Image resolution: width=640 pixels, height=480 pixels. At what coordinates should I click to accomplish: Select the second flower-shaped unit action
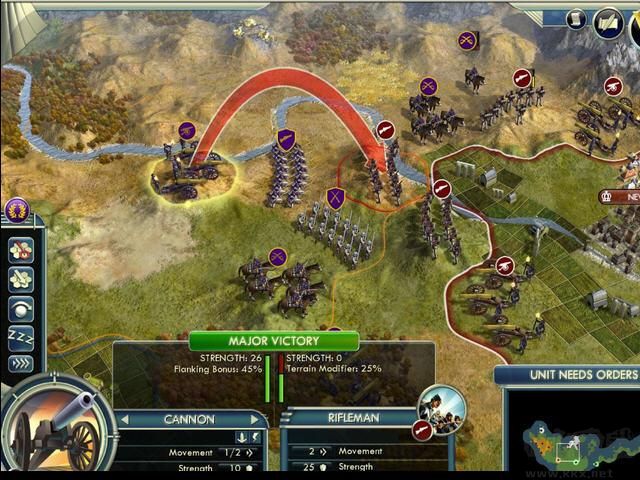(x=21, y=278)
